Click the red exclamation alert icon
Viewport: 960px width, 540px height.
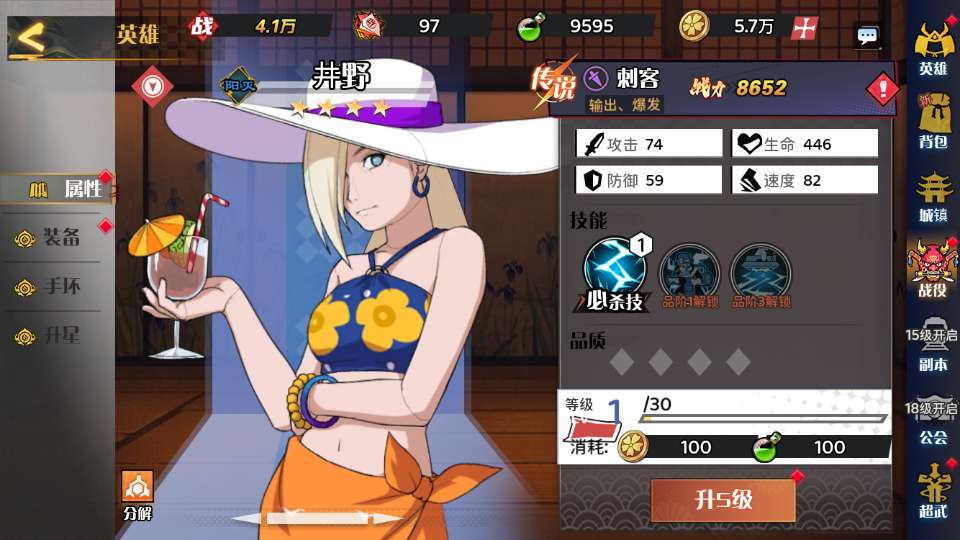(x=882, y=91)
